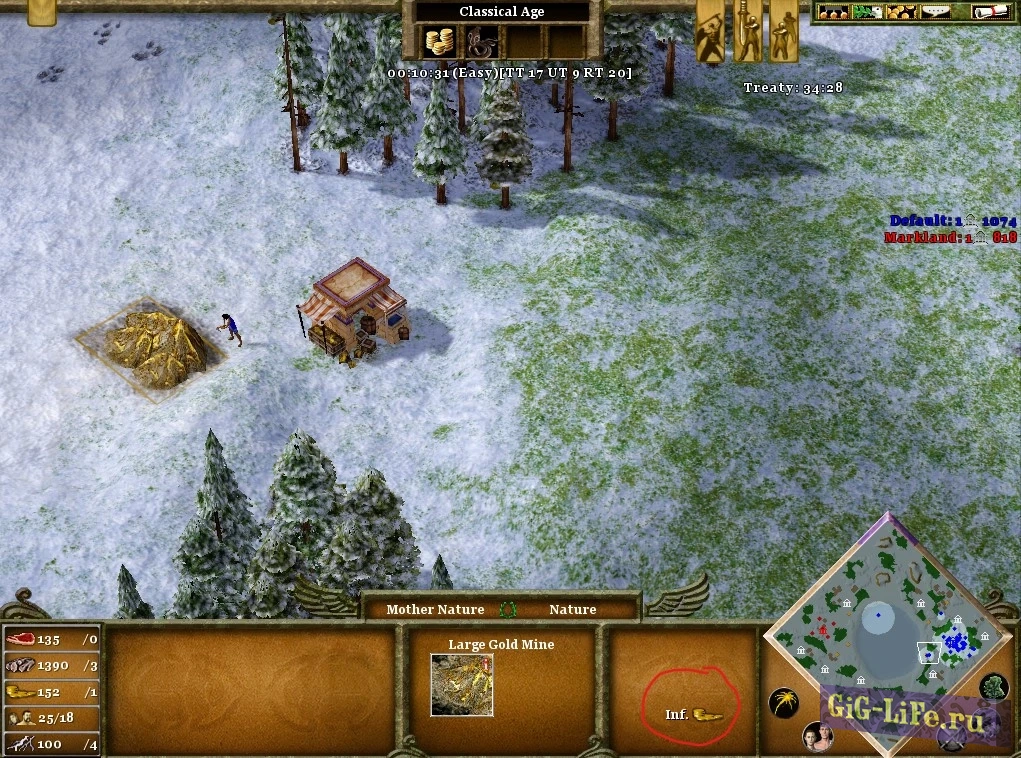Click the food resource row
1021x758 pixels.
(x=52, y=640)
